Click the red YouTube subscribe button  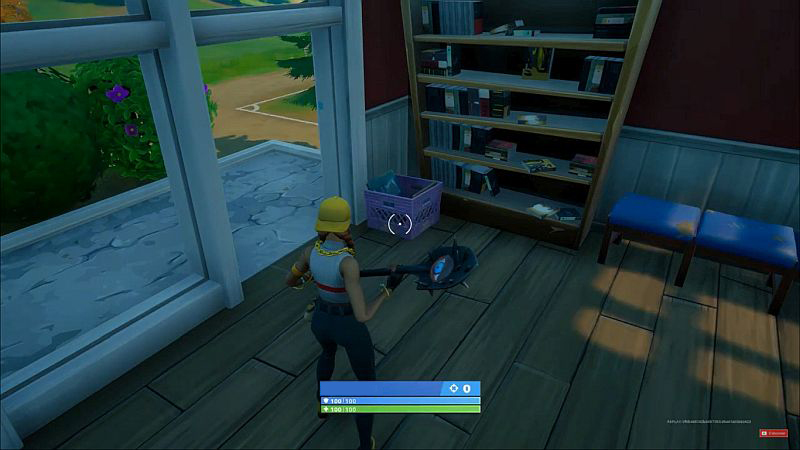coord(775,433)
